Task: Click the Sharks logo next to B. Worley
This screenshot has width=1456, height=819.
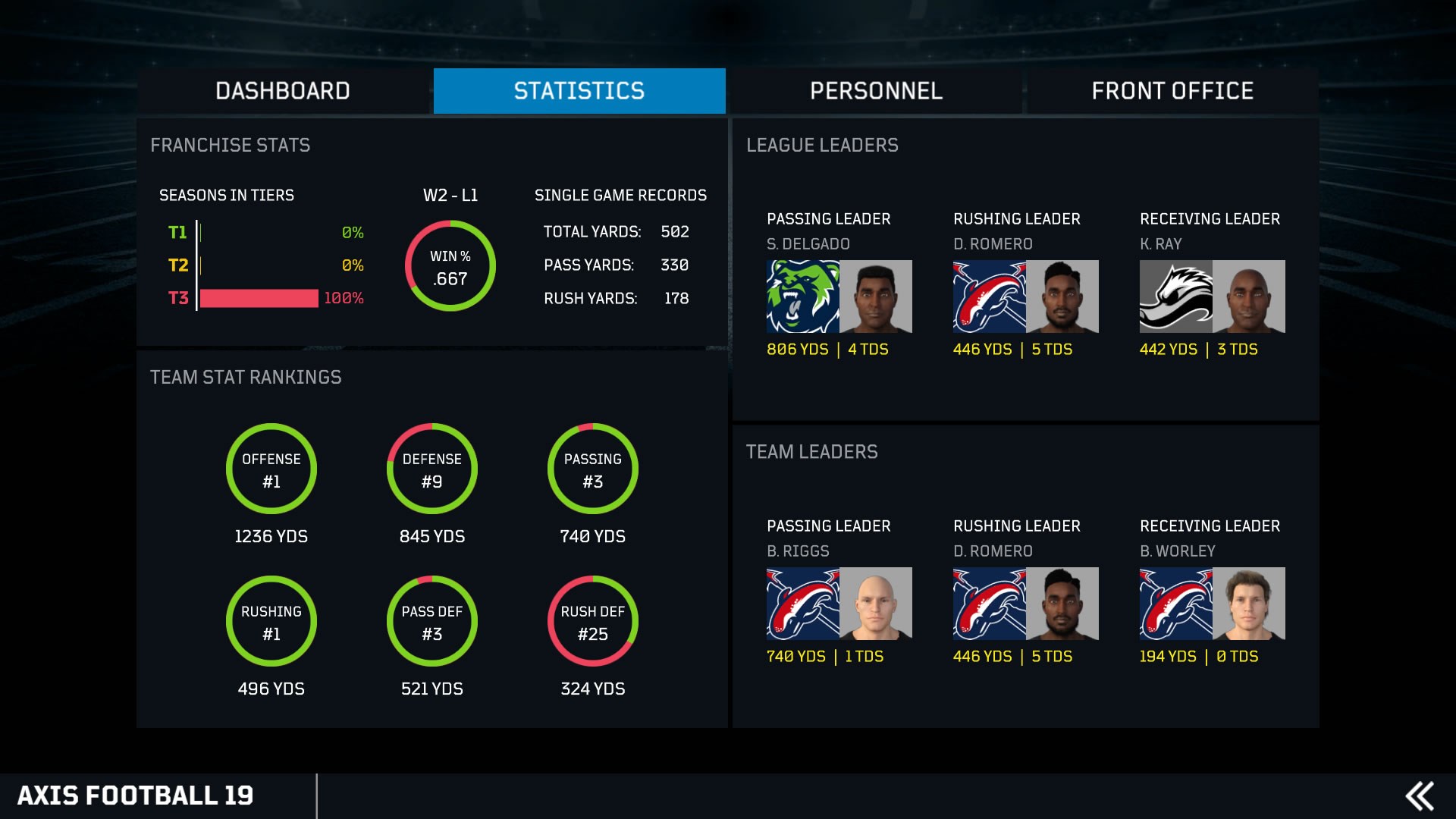Action: point(1175,603)
